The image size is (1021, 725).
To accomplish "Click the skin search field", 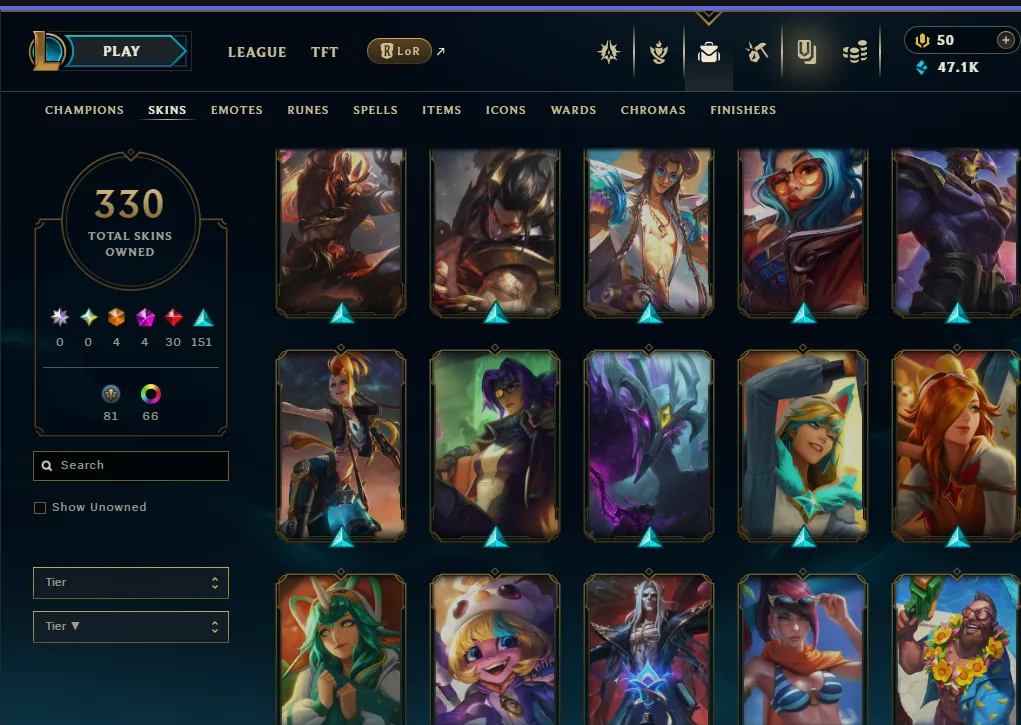I will 131,465.
